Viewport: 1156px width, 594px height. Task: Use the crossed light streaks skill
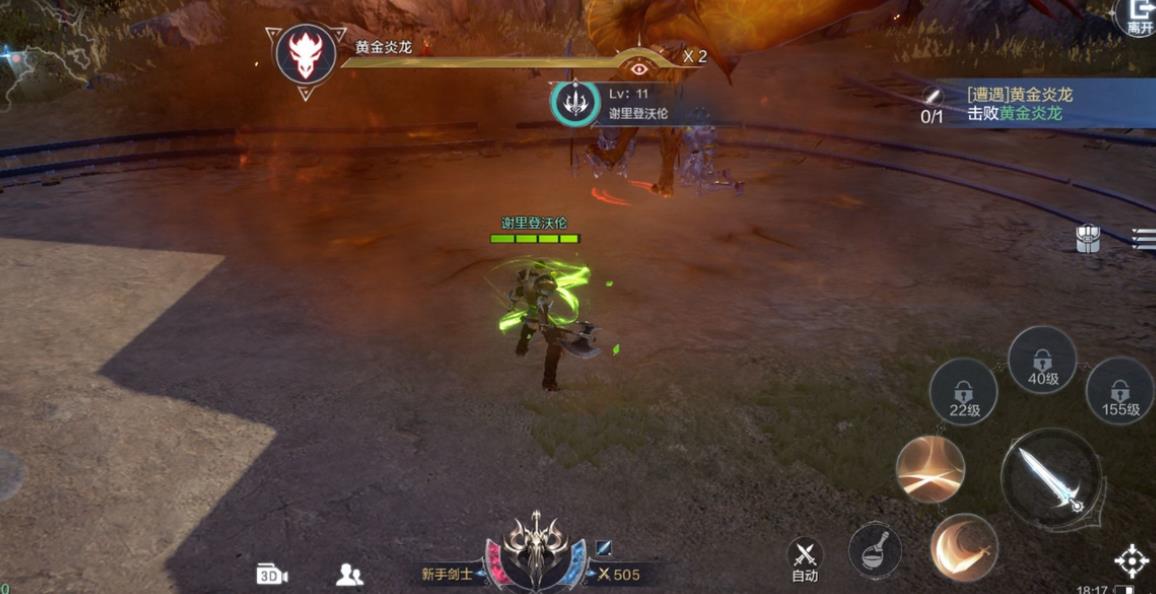(x=930, y=468)
